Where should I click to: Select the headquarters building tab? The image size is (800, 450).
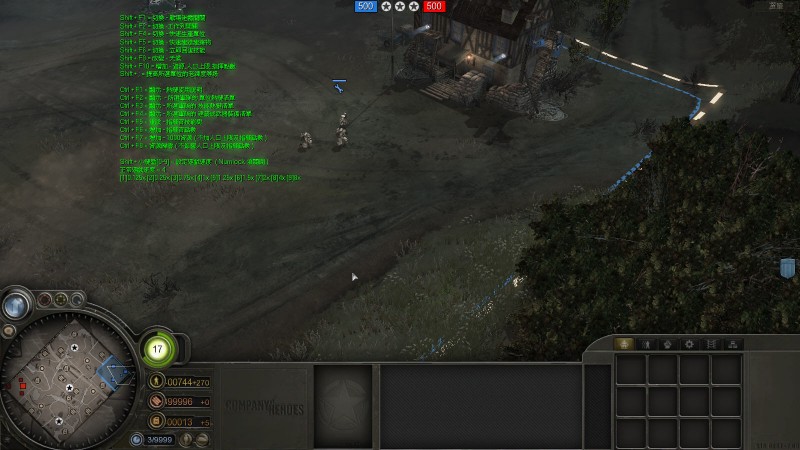(x=626, y=344)
